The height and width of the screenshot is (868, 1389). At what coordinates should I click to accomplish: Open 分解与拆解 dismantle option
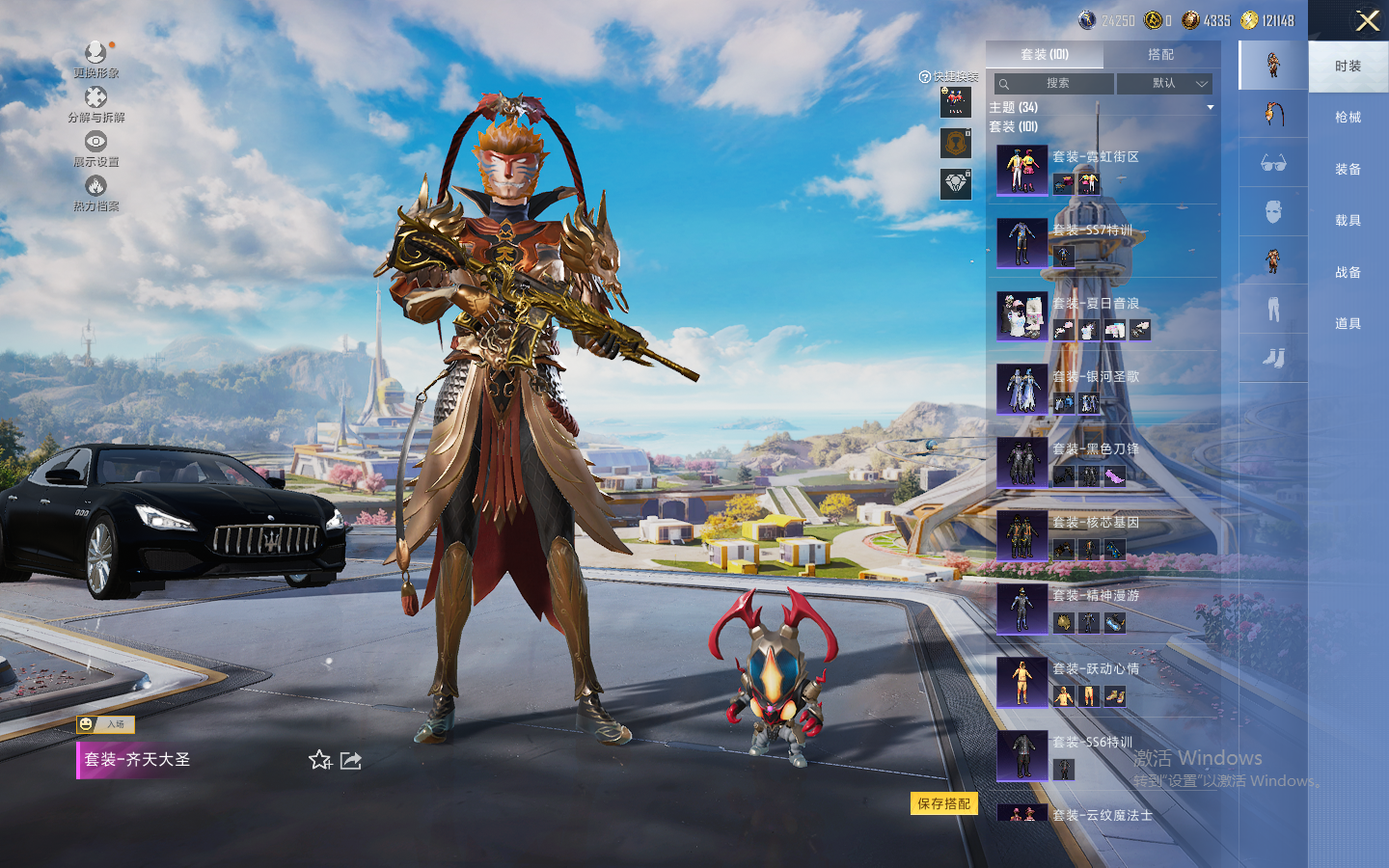(x=95, y=104)
